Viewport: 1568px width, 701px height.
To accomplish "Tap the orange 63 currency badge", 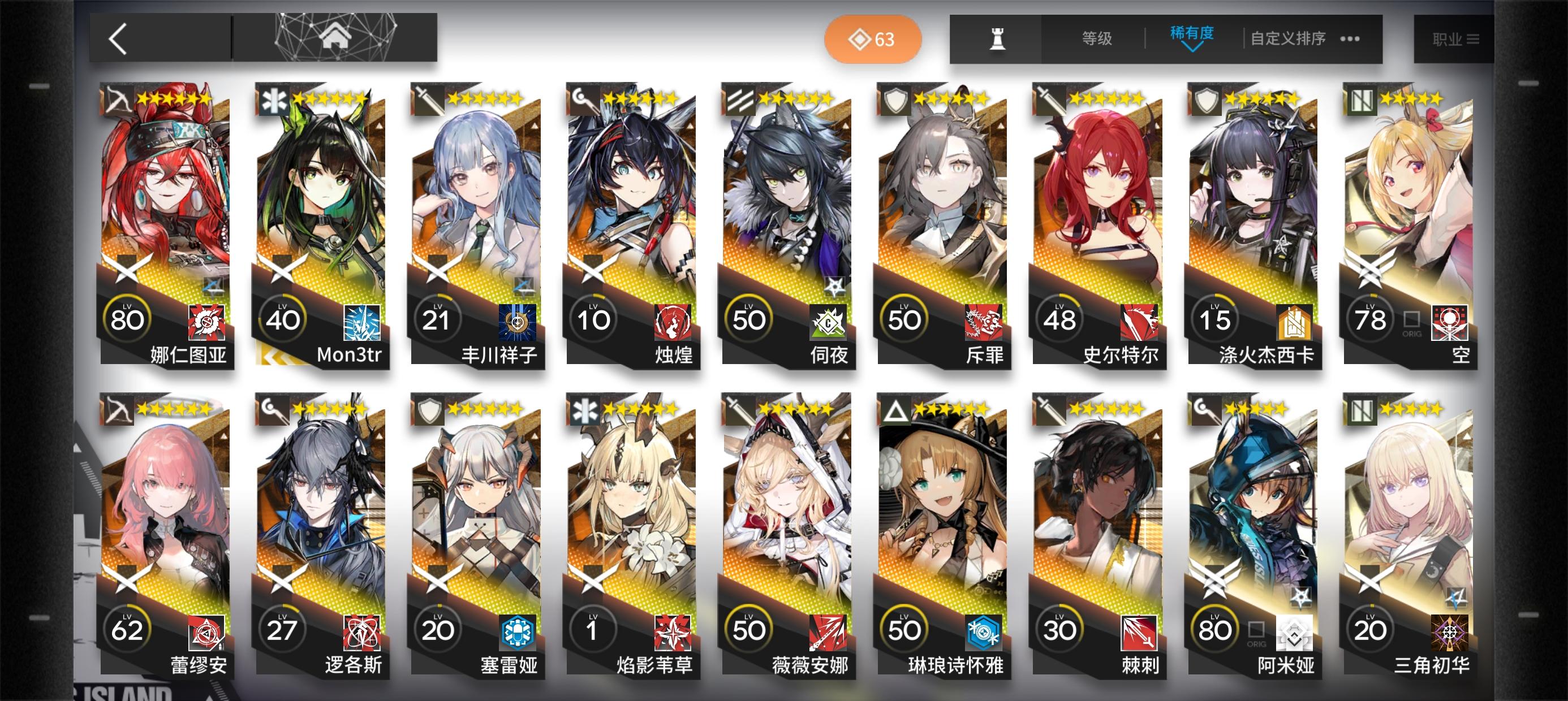I will tap(873, 39).
